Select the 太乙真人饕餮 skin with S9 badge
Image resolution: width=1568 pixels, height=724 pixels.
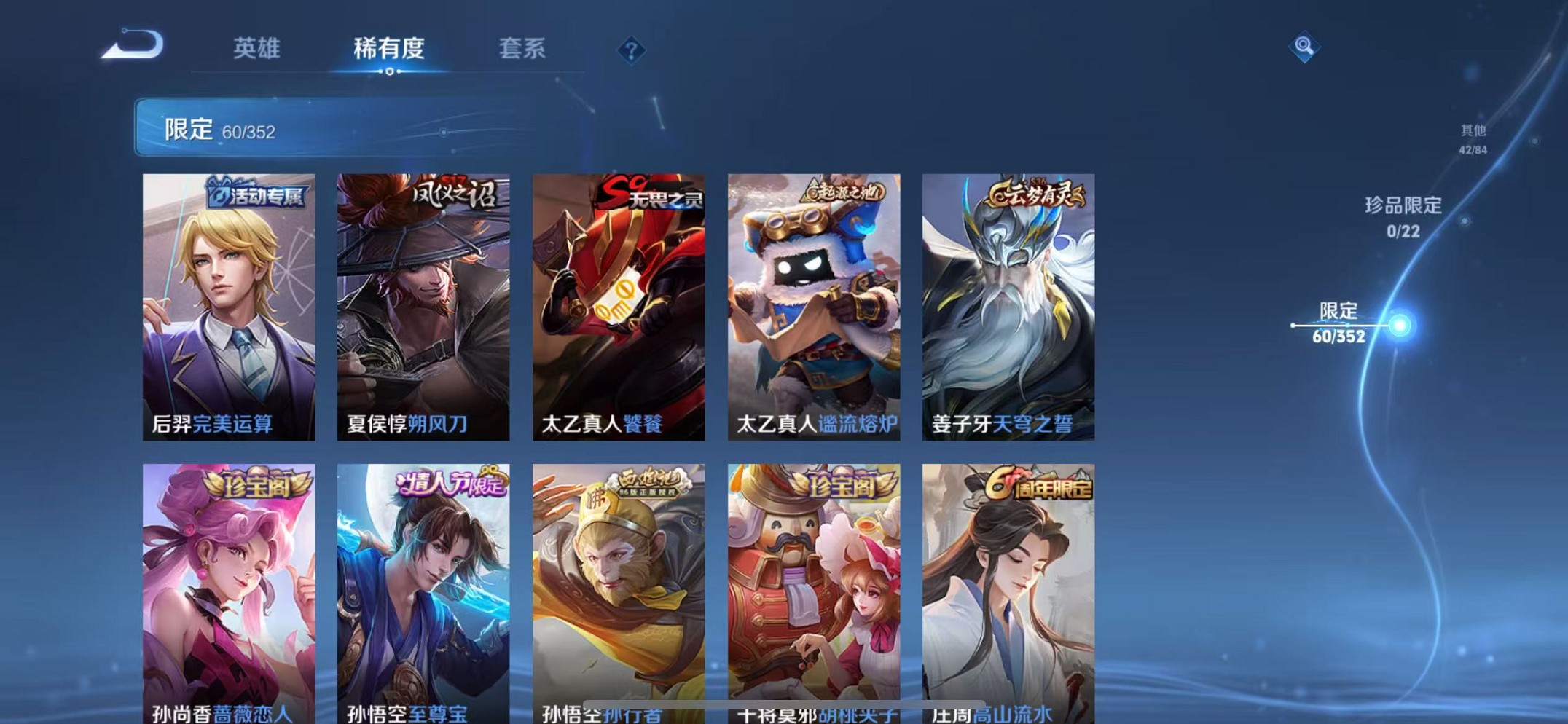(619, 306)
